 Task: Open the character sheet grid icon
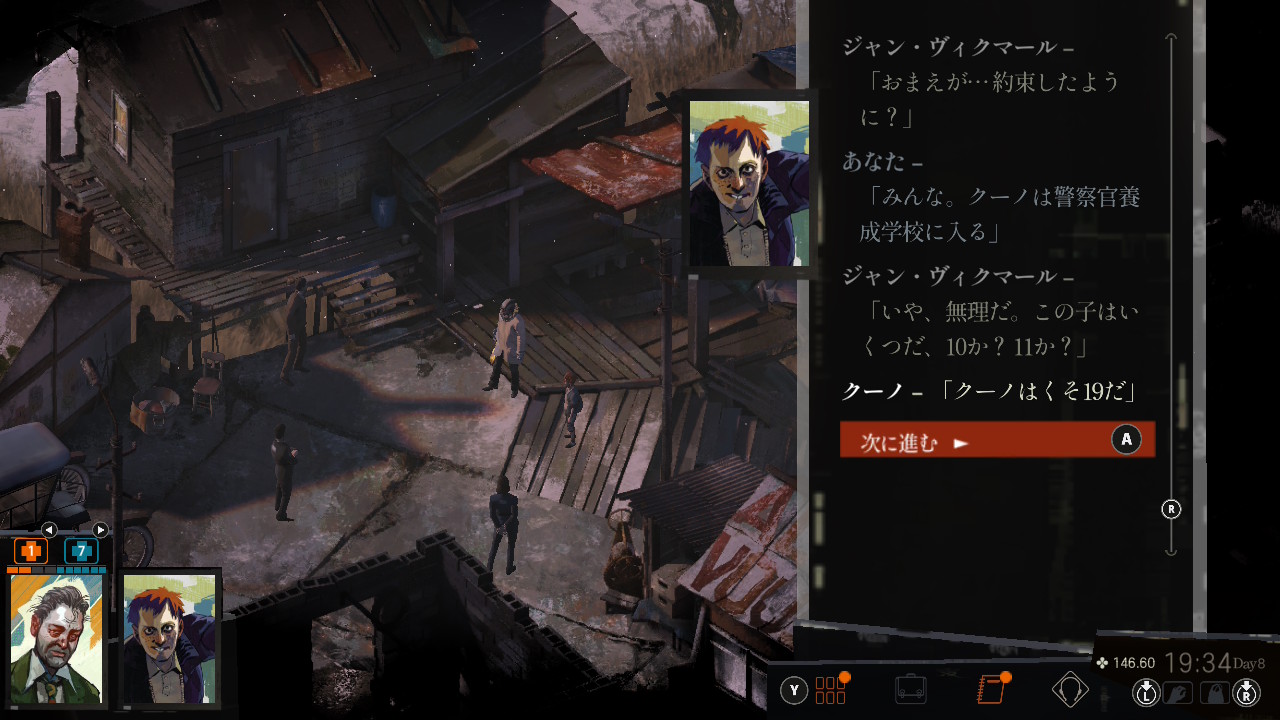(830, 690)
